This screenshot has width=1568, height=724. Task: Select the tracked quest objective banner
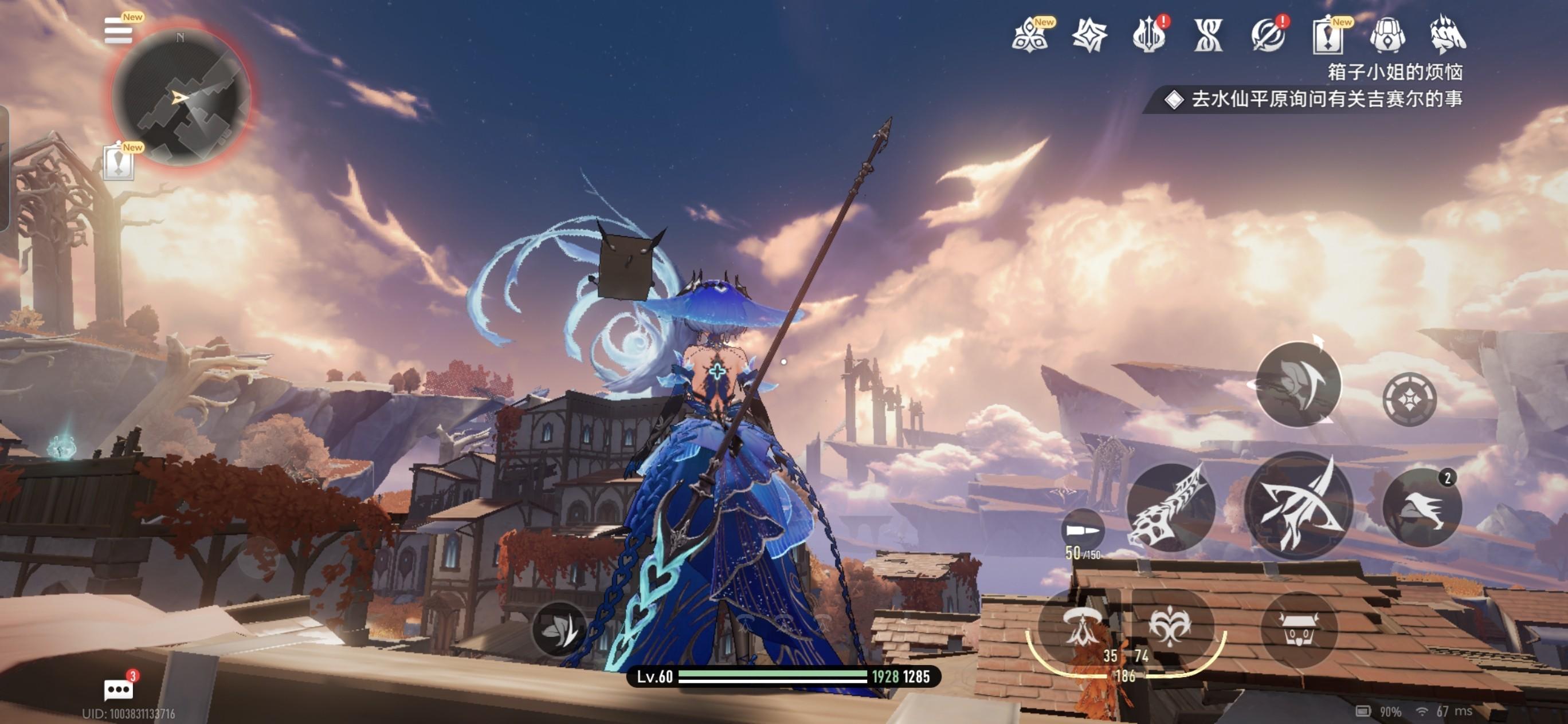click(1315, 99)
